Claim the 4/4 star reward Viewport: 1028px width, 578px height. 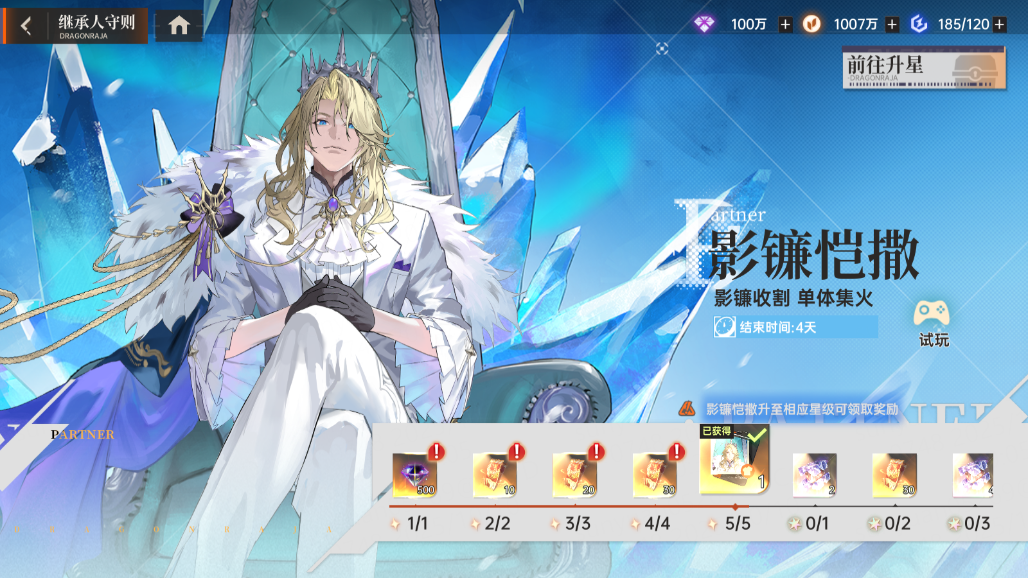(655, 474)
